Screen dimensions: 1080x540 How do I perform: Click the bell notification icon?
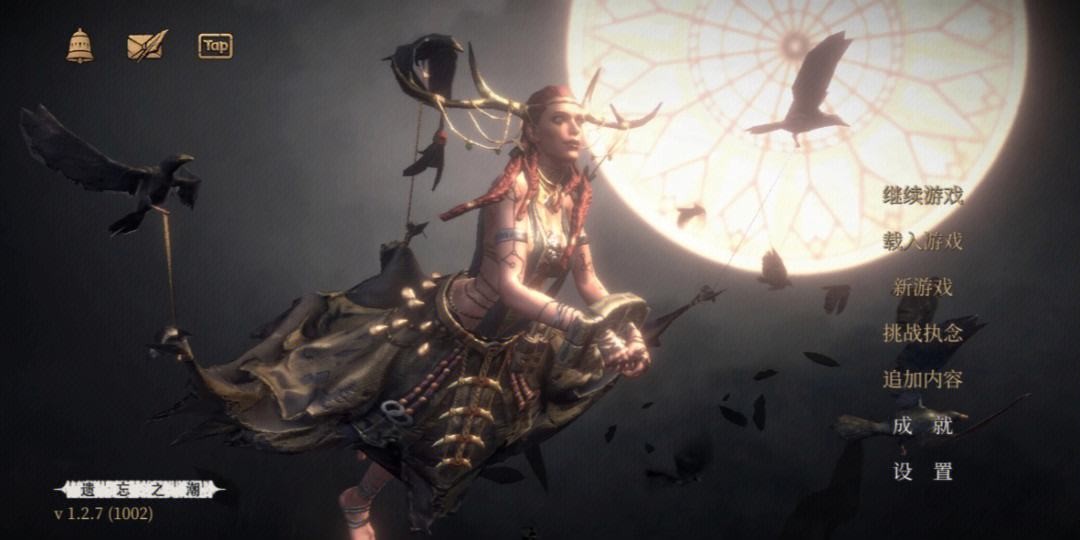tap(80, 45)
